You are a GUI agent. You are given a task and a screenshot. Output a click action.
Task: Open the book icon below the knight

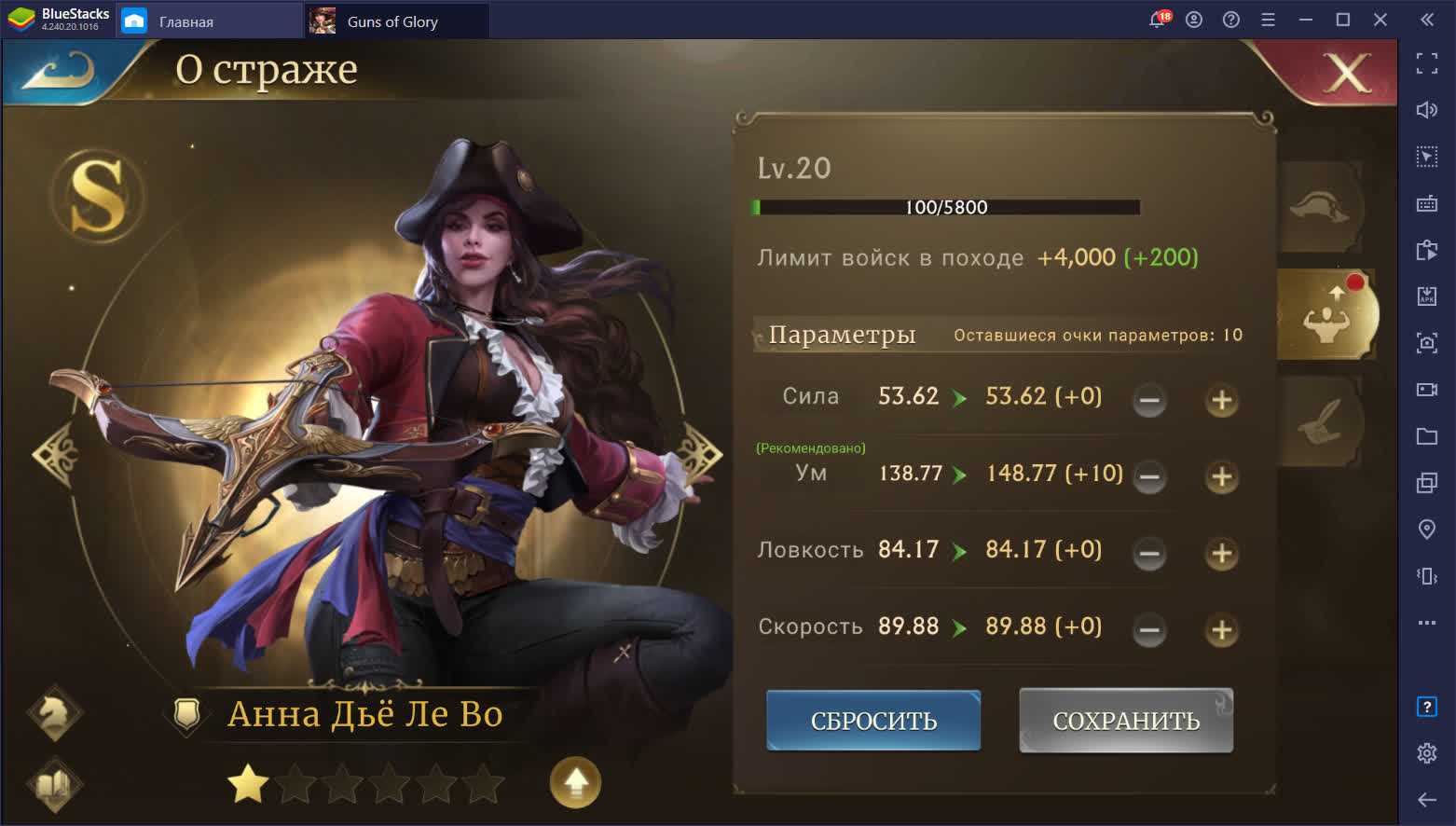[55, 784]
